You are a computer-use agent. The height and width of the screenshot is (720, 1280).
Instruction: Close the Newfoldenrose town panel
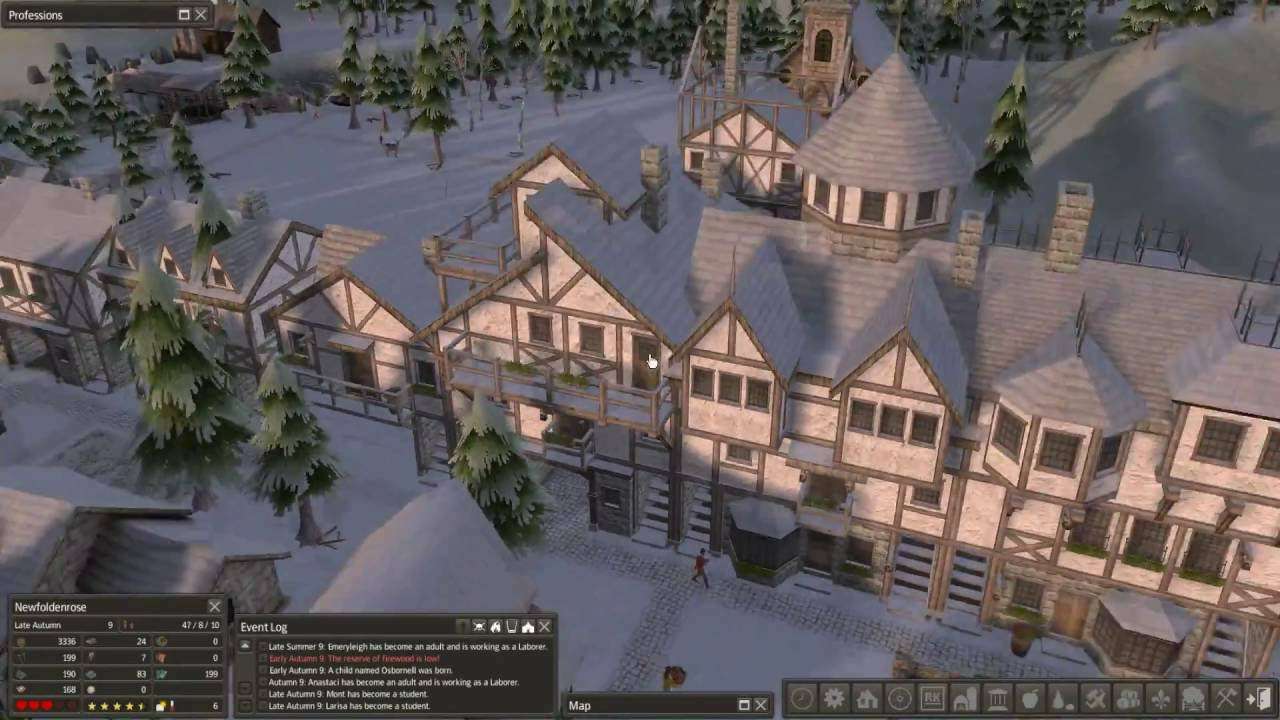point(214,607)
